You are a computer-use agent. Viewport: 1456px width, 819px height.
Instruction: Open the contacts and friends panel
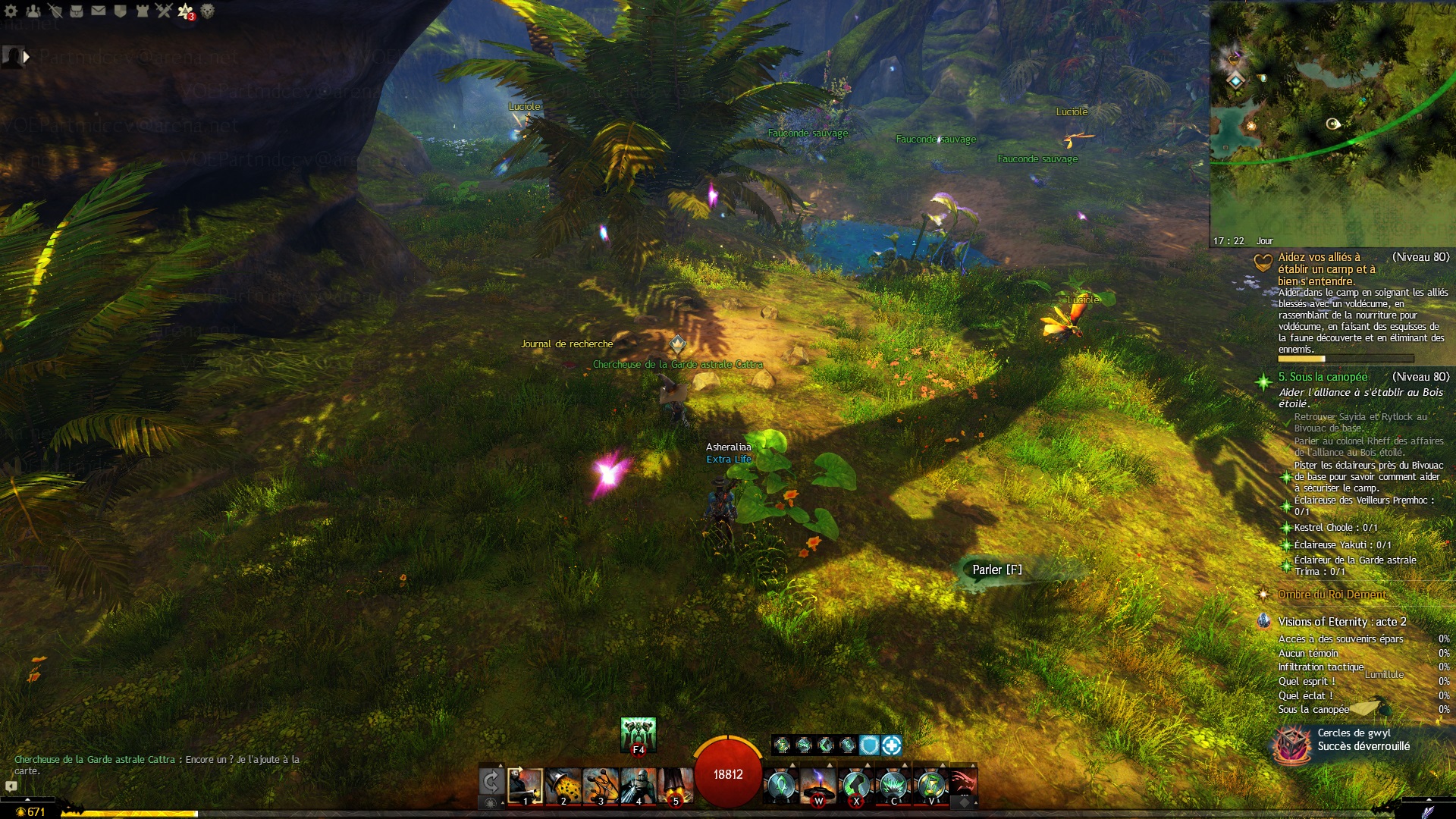(33, 11)
